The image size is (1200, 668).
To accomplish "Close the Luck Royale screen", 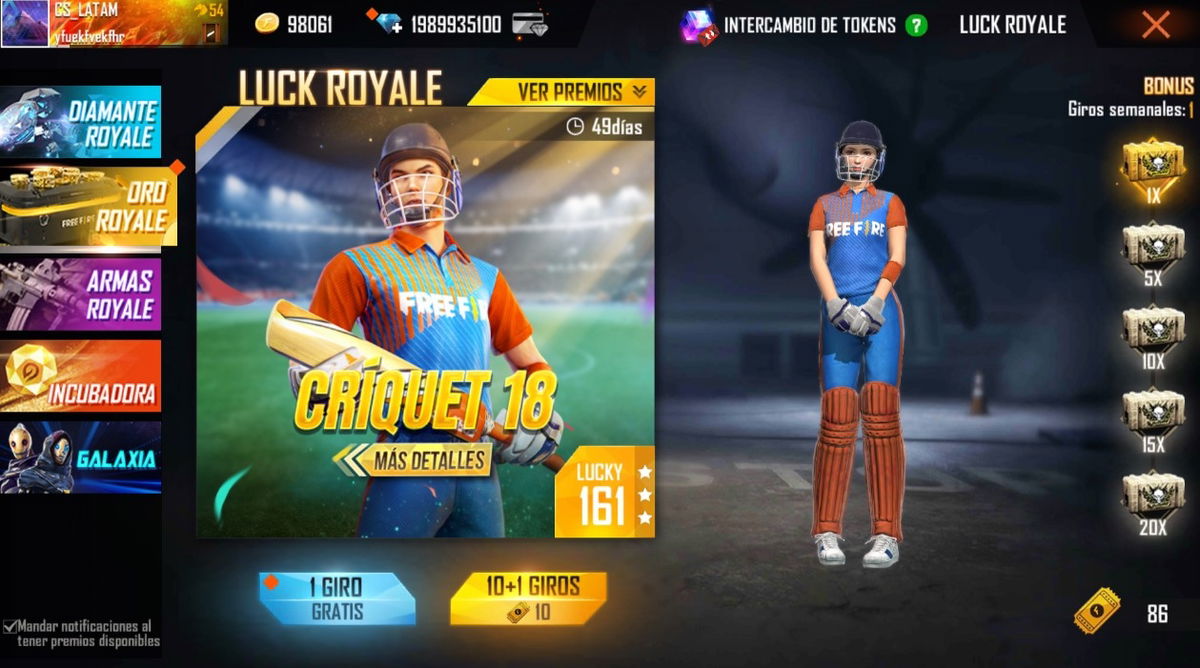I will (1155, 25).
